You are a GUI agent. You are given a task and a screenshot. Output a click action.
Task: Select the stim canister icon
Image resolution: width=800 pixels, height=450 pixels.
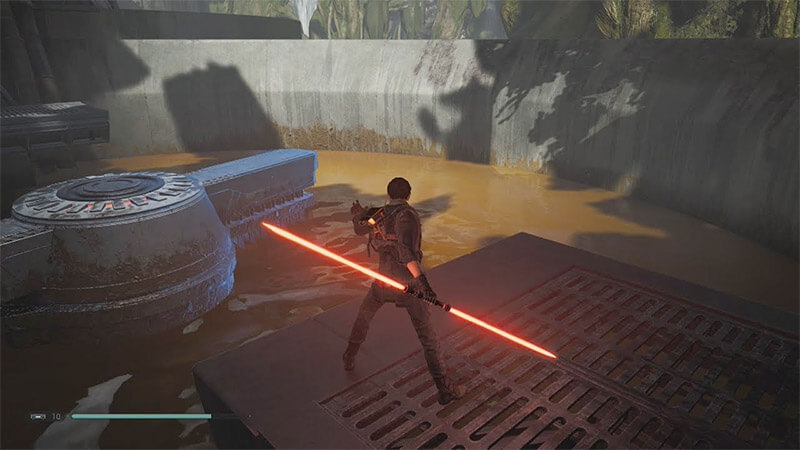click(38, 415)
